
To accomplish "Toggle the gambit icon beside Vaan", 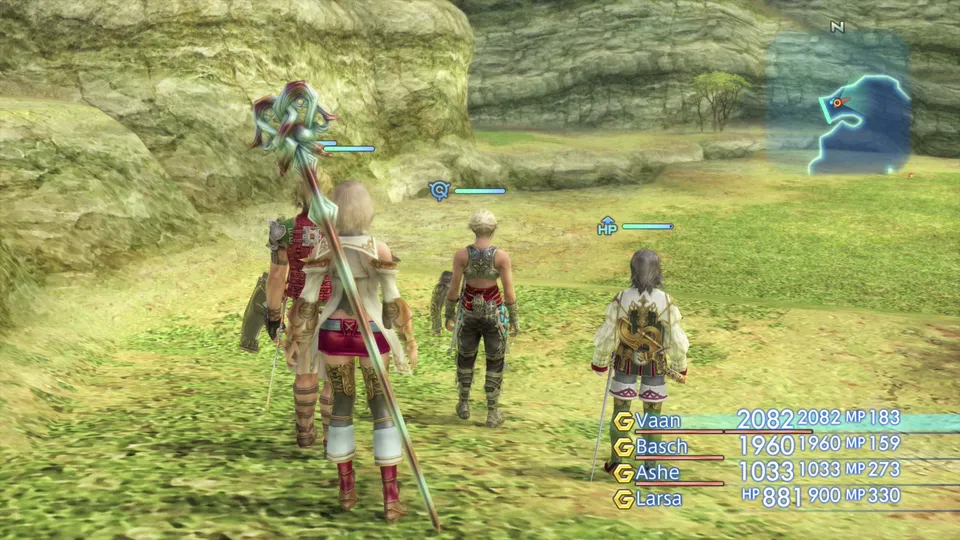I will [x=624, y=421].
